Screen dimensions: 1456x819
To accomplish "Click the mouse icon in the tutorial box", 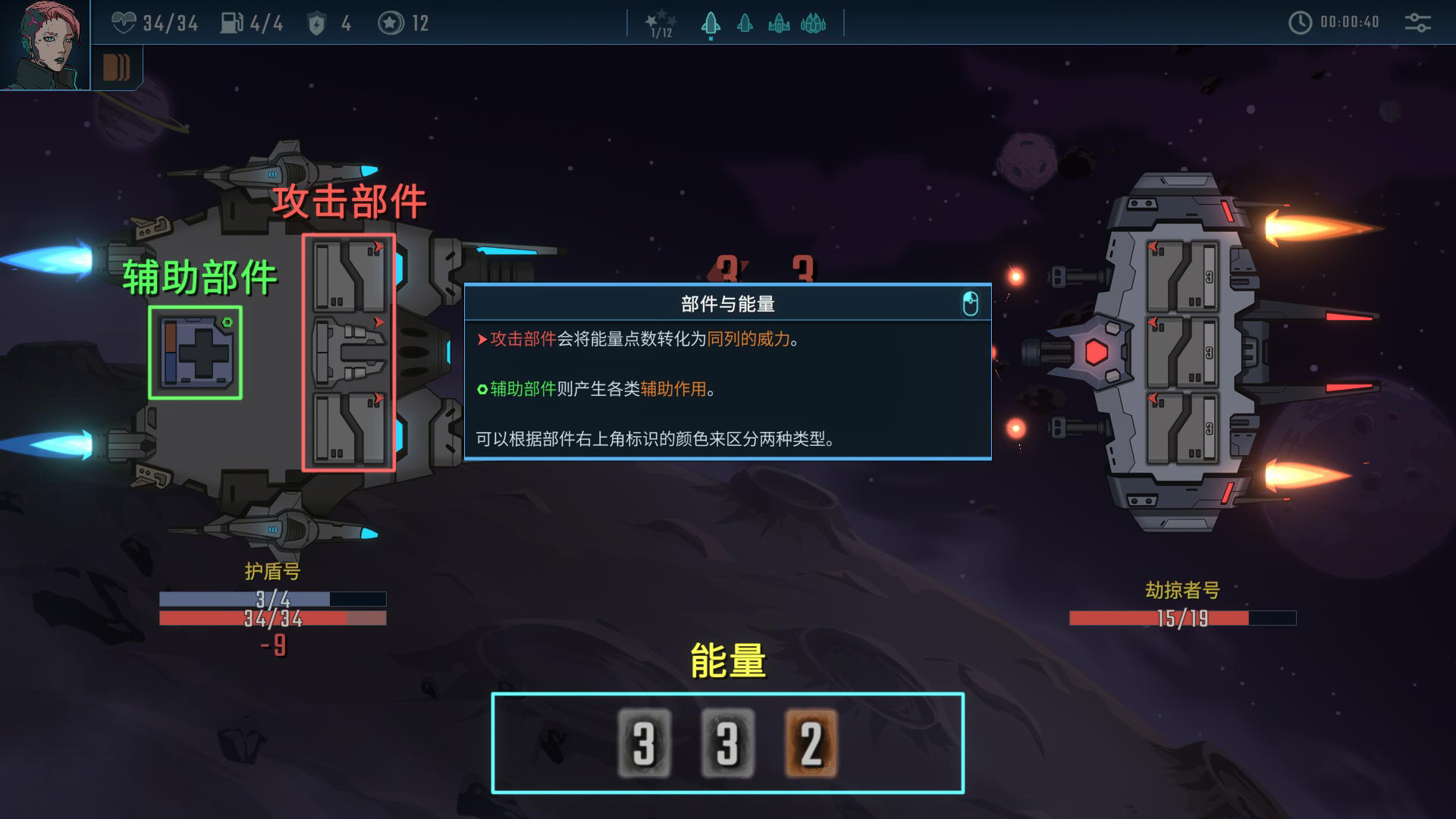I will 970,304.
